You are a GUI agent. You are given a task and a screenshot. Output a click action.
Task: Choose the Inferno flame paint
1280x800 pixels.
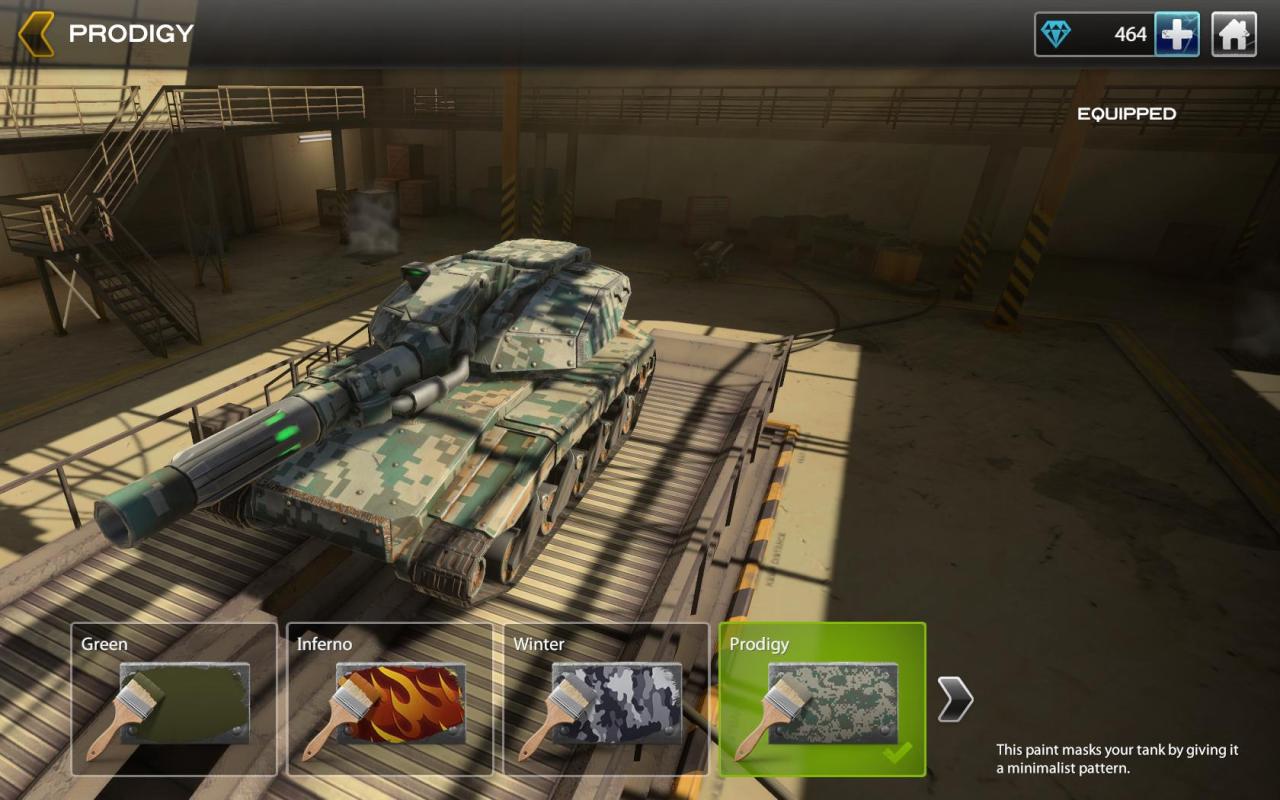(390, 699)
